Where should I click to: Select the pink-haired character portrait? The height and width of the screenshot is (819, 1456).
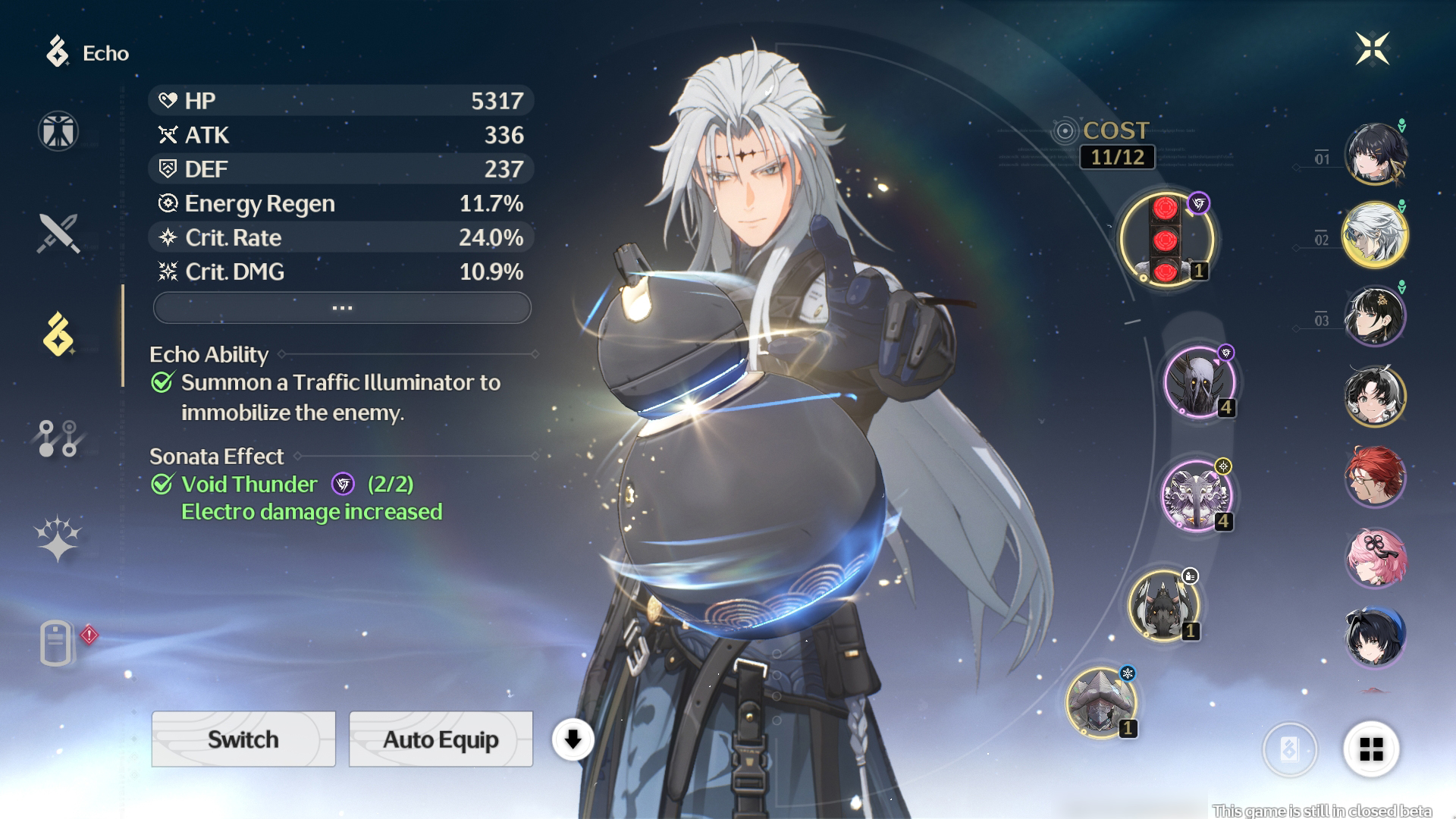coord(1374,558)
